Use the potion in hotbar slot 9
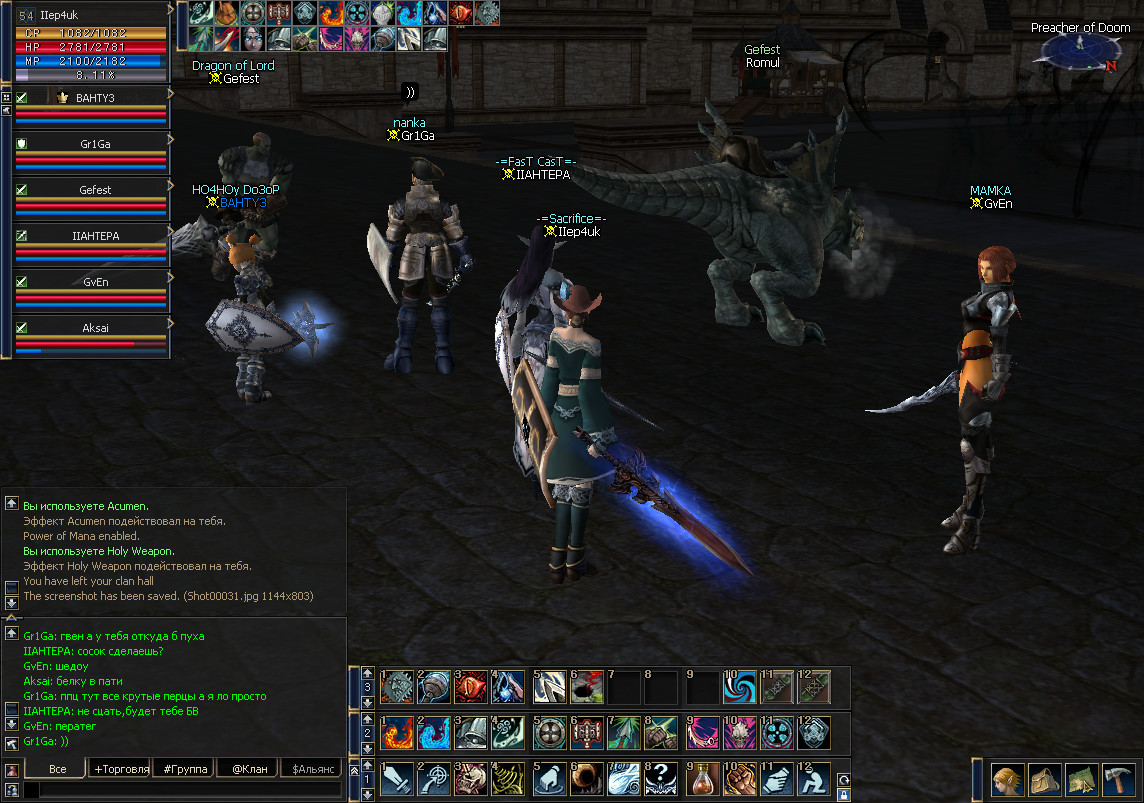 click(x=705, y=780)
